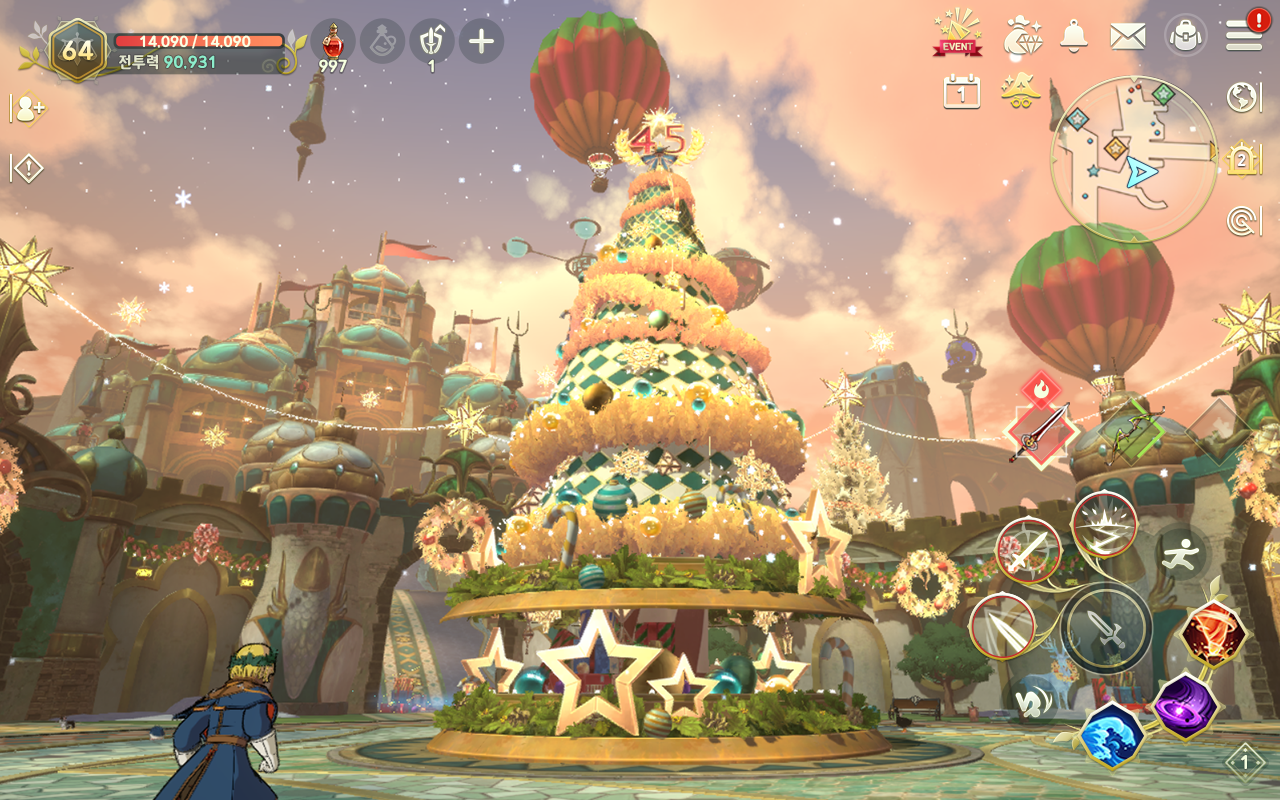Viewport: 1280px width, 800px height.
Task: Open the backpack inventory
Action: (1185, 36)
